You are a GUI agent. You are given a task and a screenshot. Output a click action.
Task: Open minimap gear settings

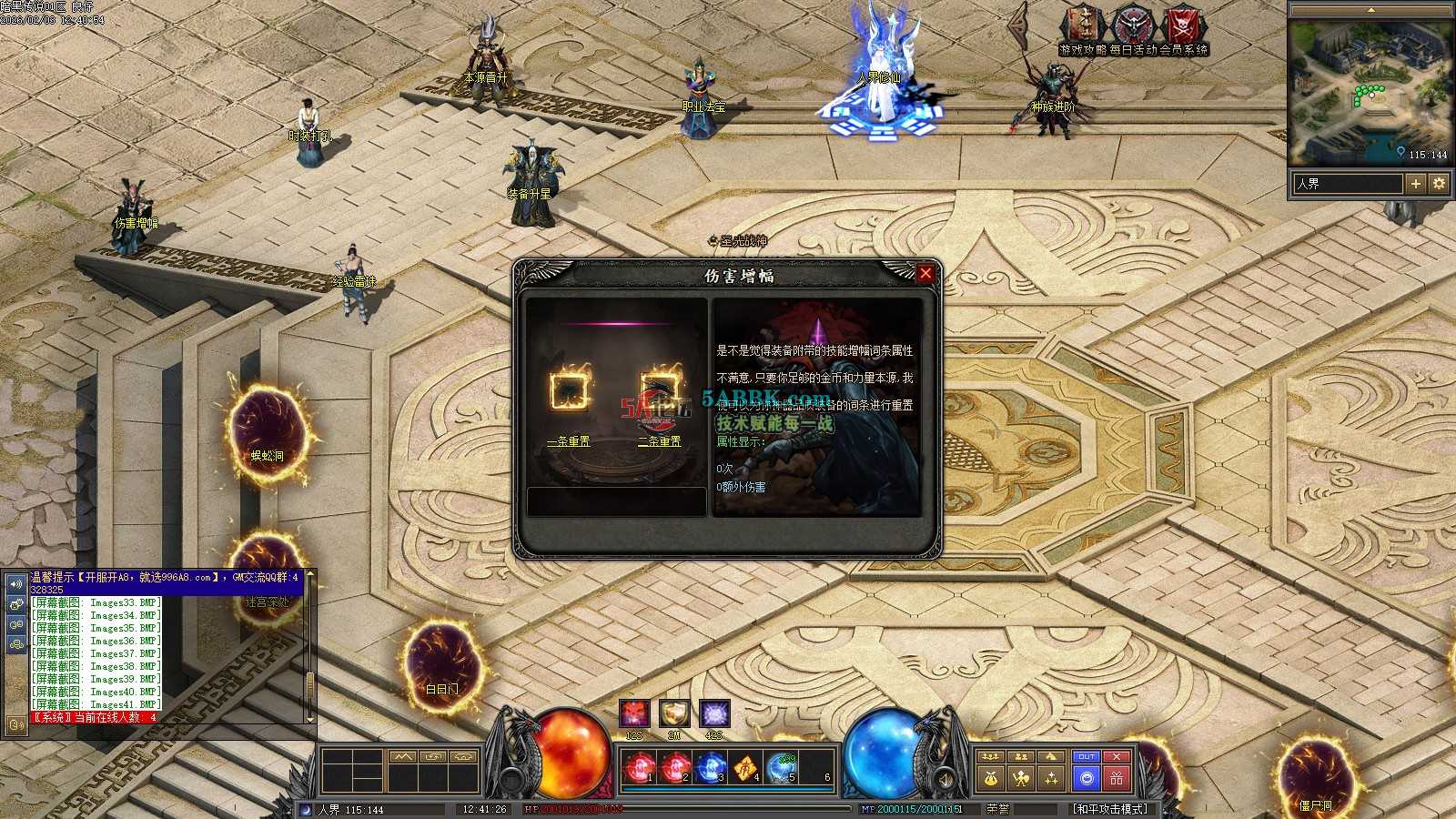[1439, 184]
